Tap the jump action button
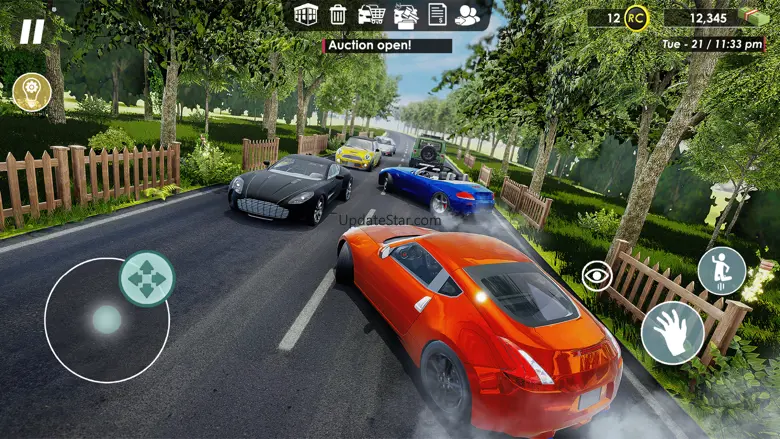The image size is (780, 439). [721, 271]
